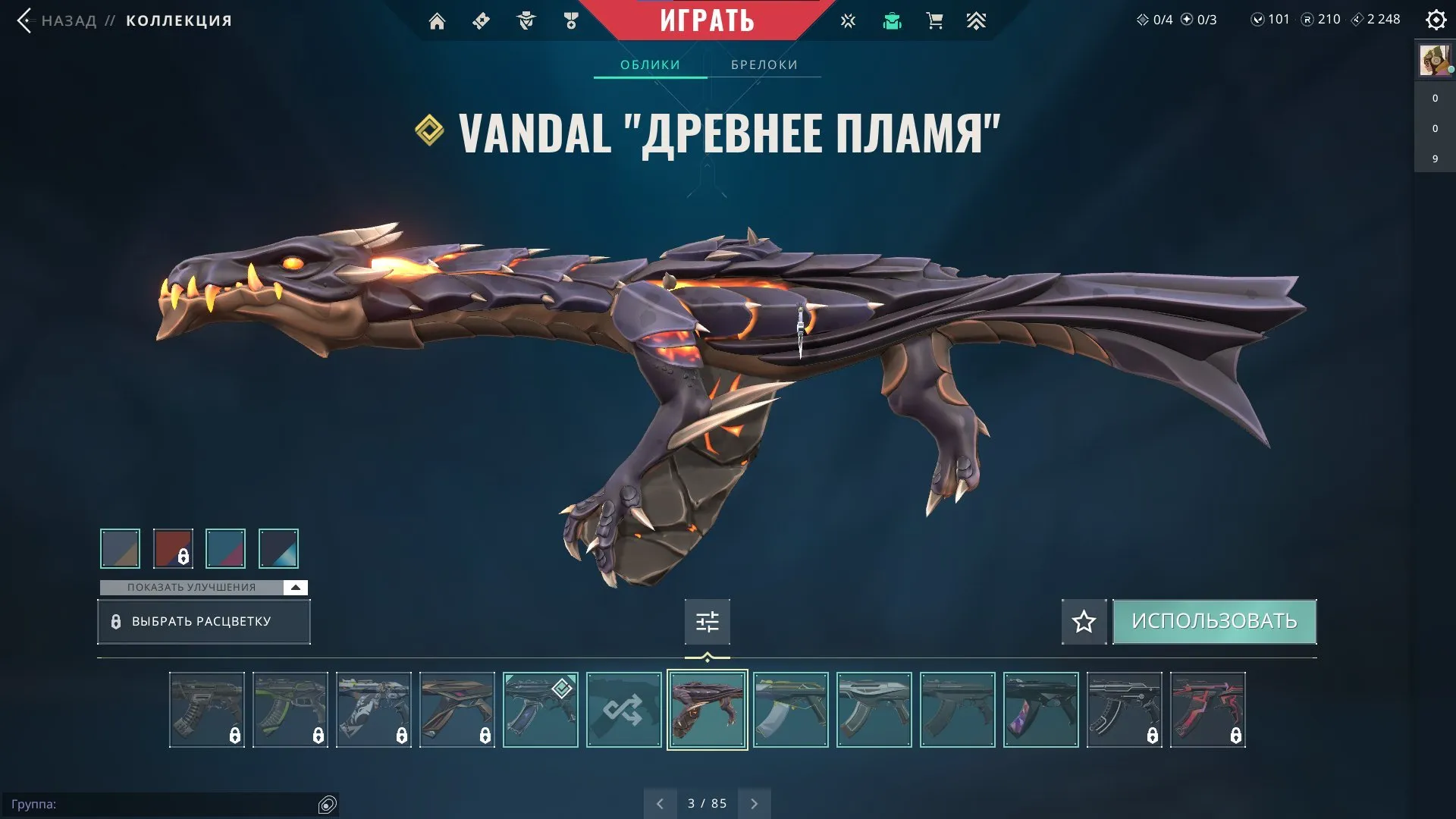Open Premier via the chevrons icon
Screen dimensions: 1456x819
(977, 21)
